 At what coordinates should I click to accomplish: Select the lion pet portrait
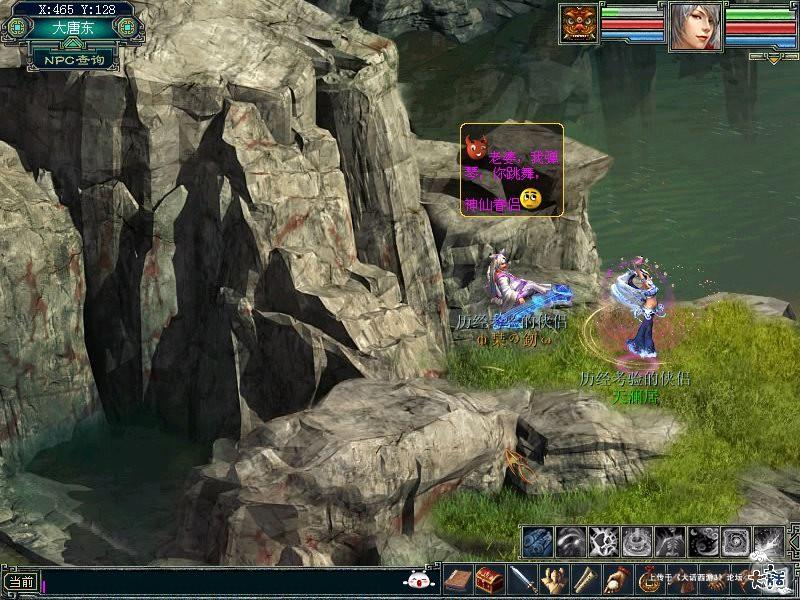click(x=579, y=25)
